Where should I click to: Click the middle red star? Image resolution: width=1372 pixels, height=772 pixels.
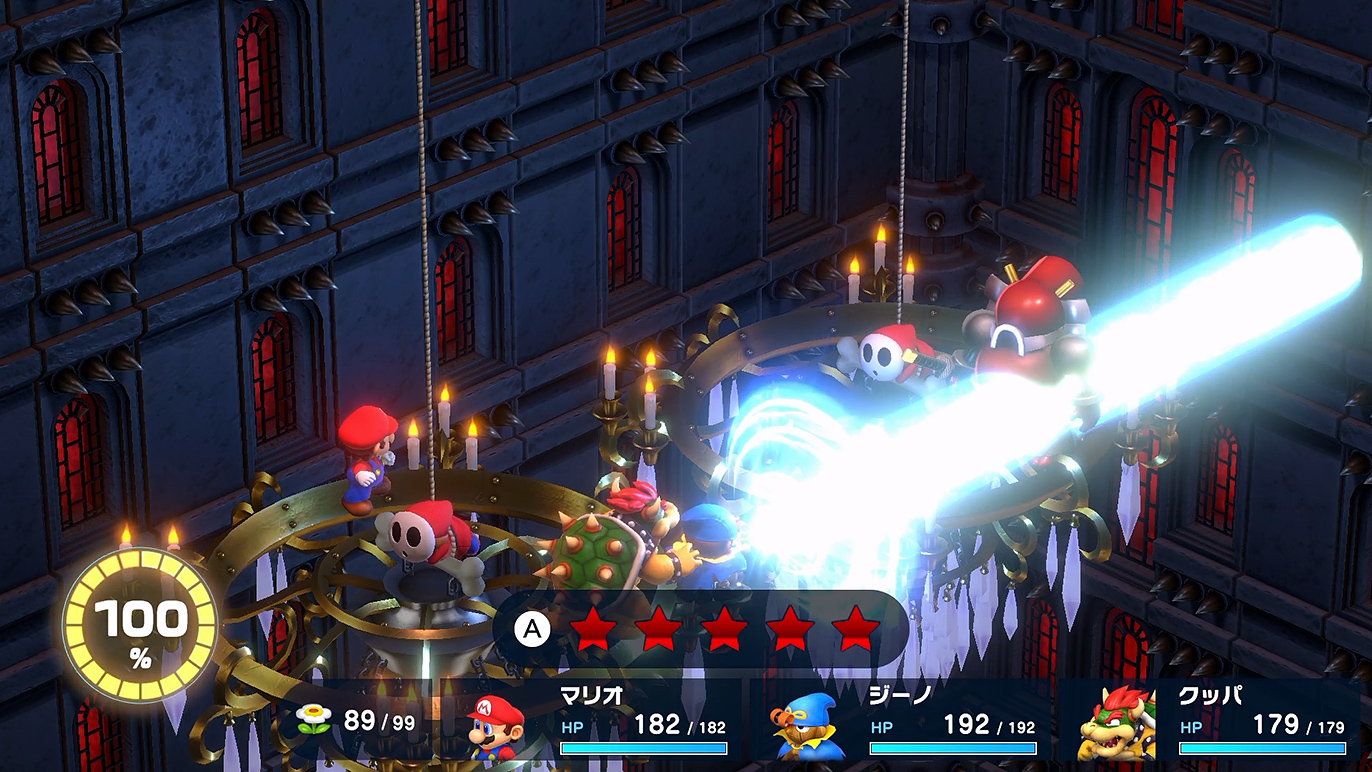pyautogui.click(x=727, y=628)
